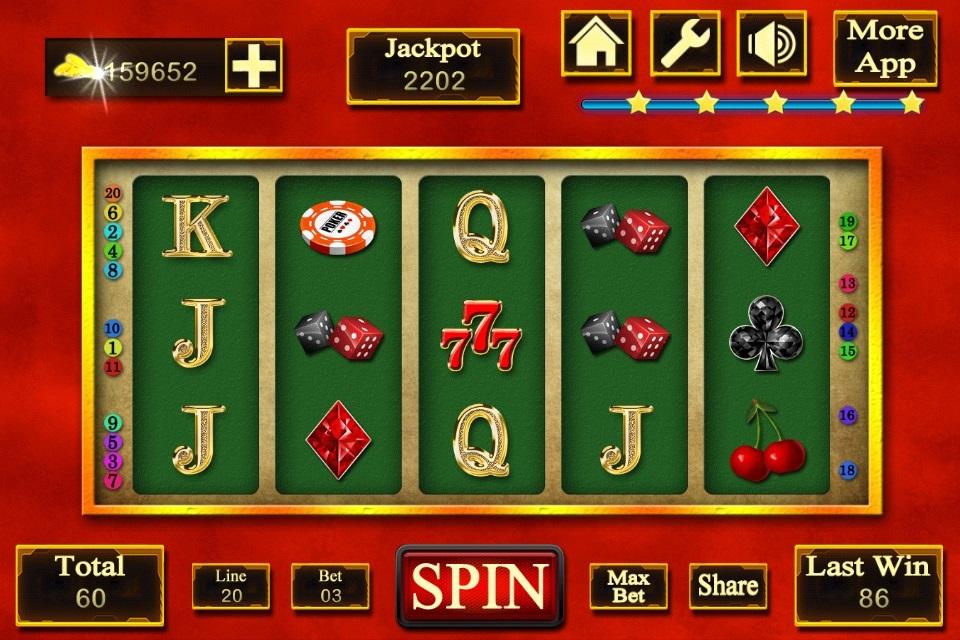Set the Max Bet
Viewport: 960px width, 640px height.
[628, 586]
